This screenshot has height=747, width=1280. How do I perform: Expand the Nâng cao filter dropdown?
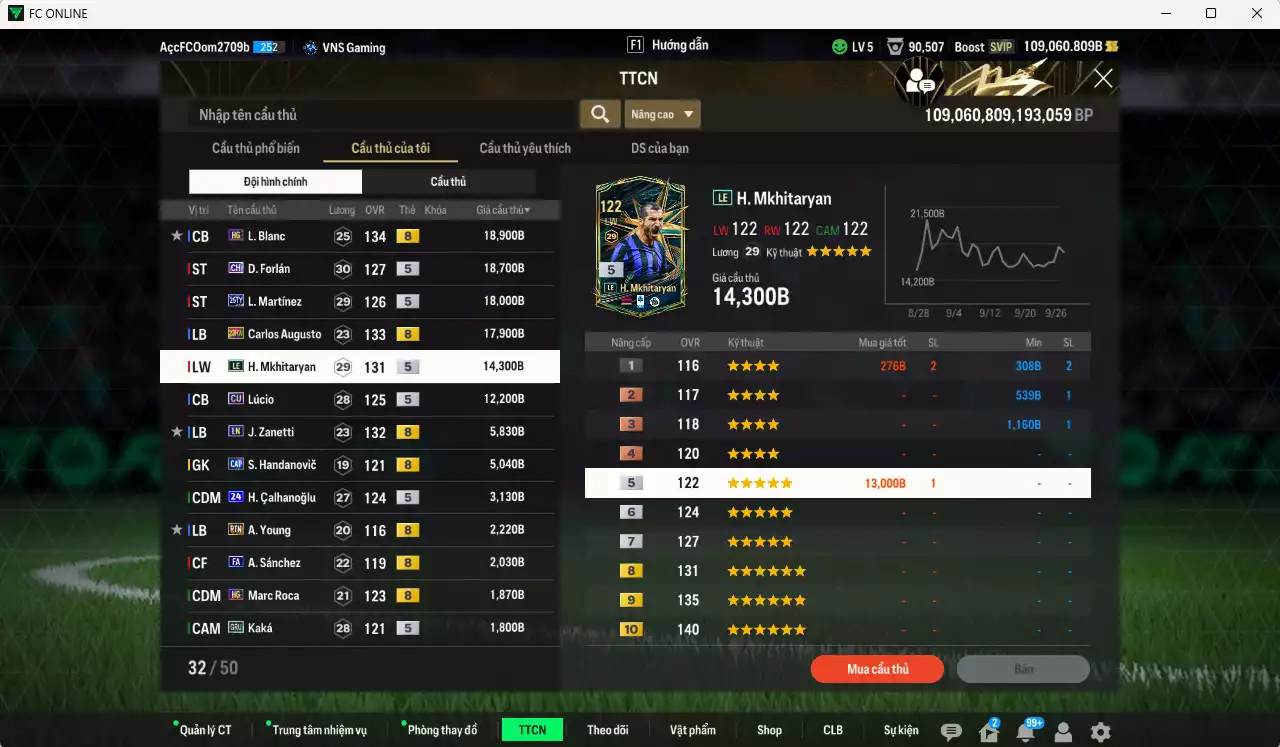pos(662,114)
